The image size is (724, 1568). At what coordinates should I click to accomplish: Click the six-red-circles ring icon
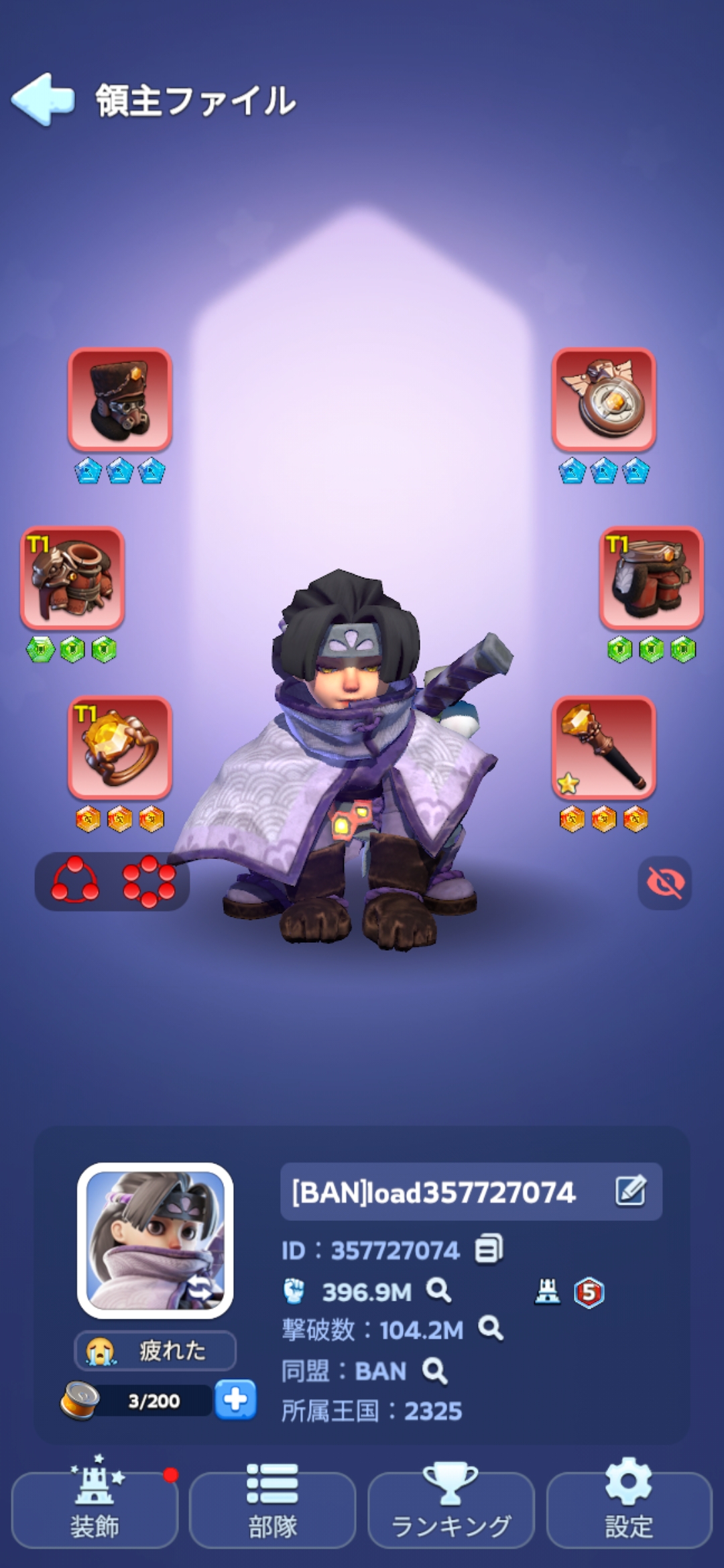pyautogui.click(x=149, y=880)
